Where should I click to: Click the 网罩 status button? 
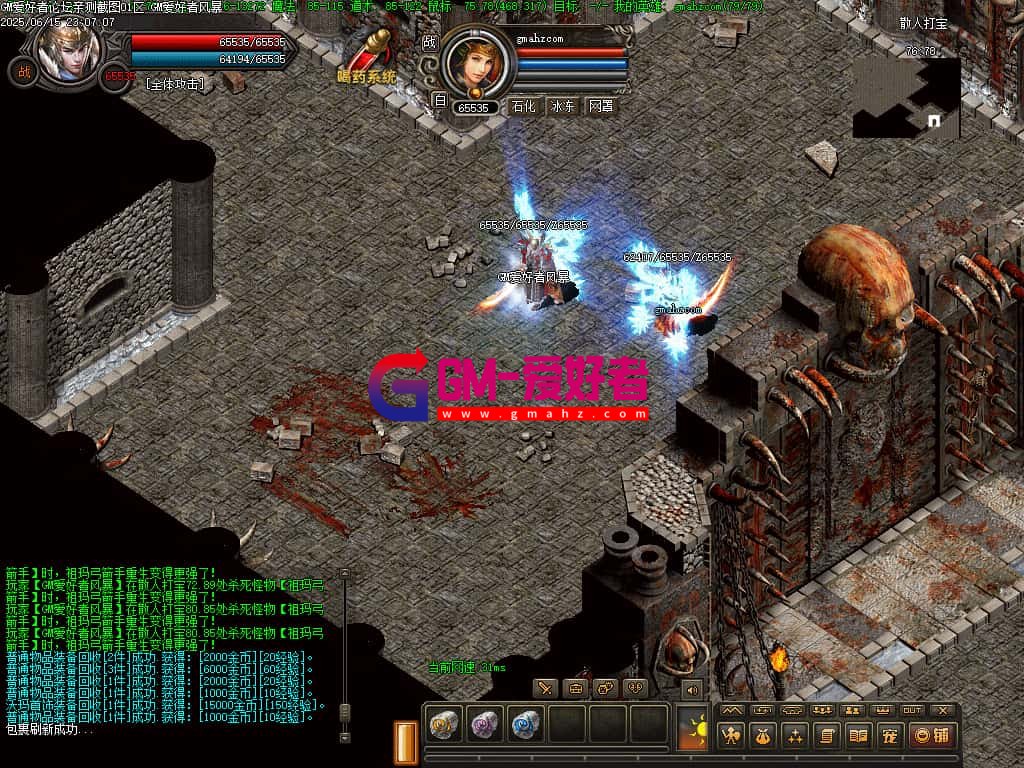600,106
